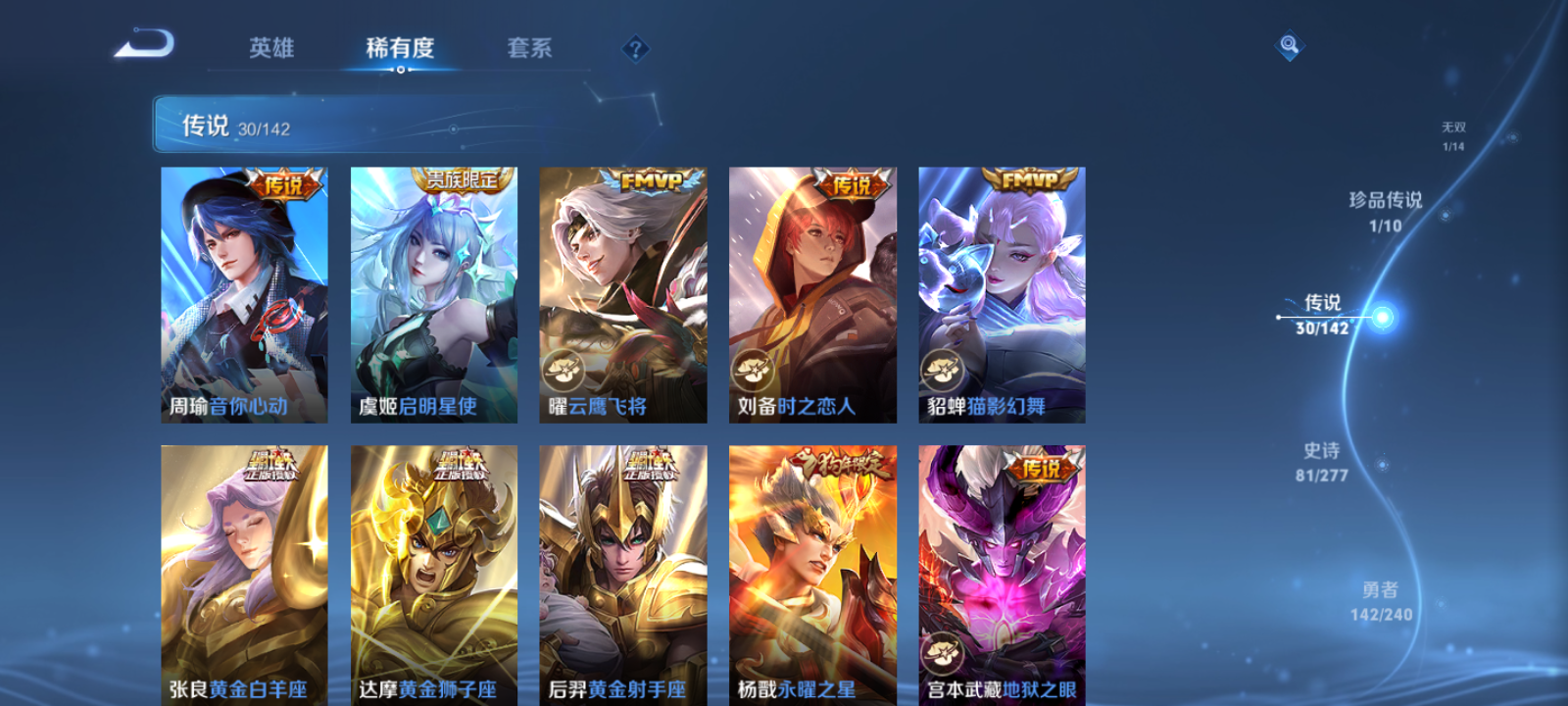The image size is (1568, 706).
Task: Open the 无双 rarity category
Action: coord(1451,132)
